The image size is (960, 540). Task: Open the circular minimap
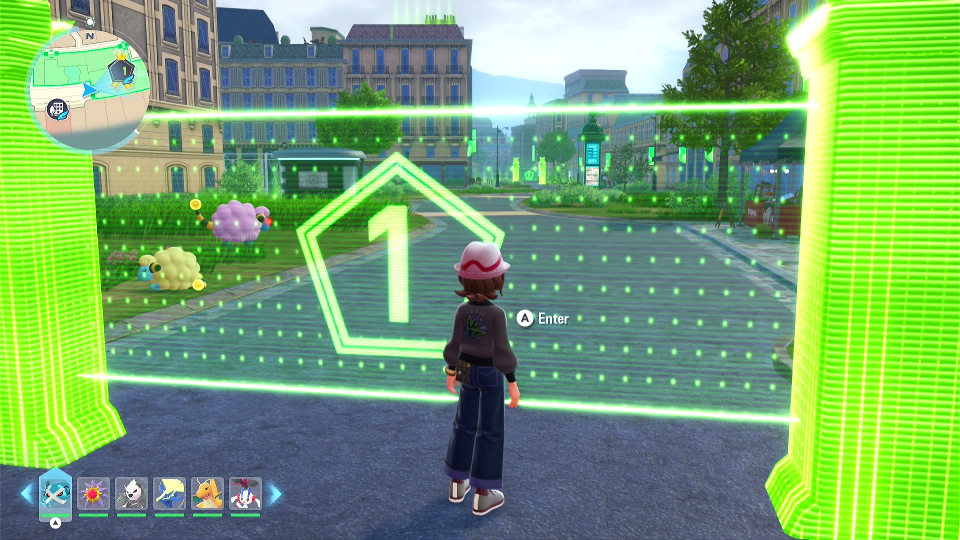(x=89, y=90)
